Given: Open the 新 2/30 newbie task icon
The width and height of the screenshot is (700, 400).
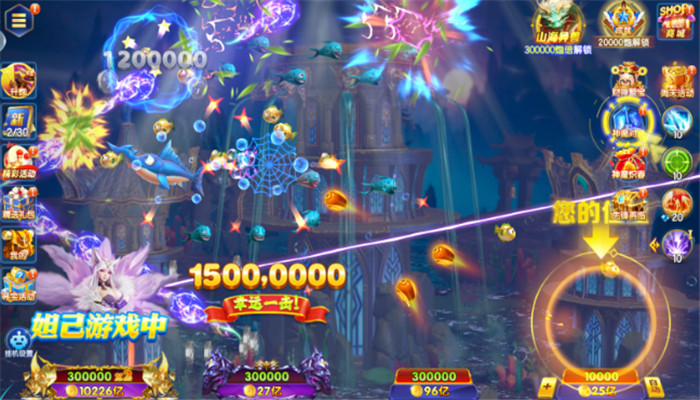Looking at the screenshot, I should (19, 121).
